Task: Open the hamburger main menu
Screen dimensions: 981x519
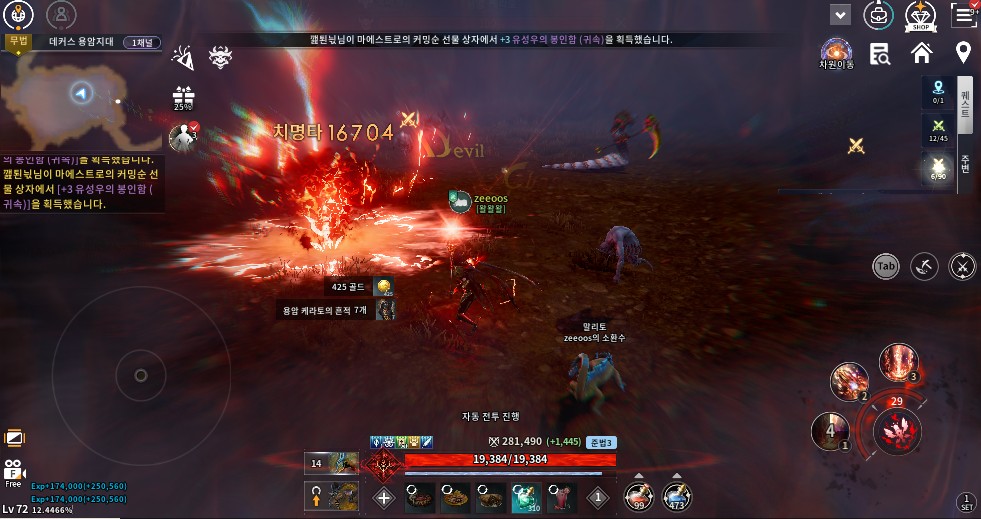Action: tap(964, 14)
